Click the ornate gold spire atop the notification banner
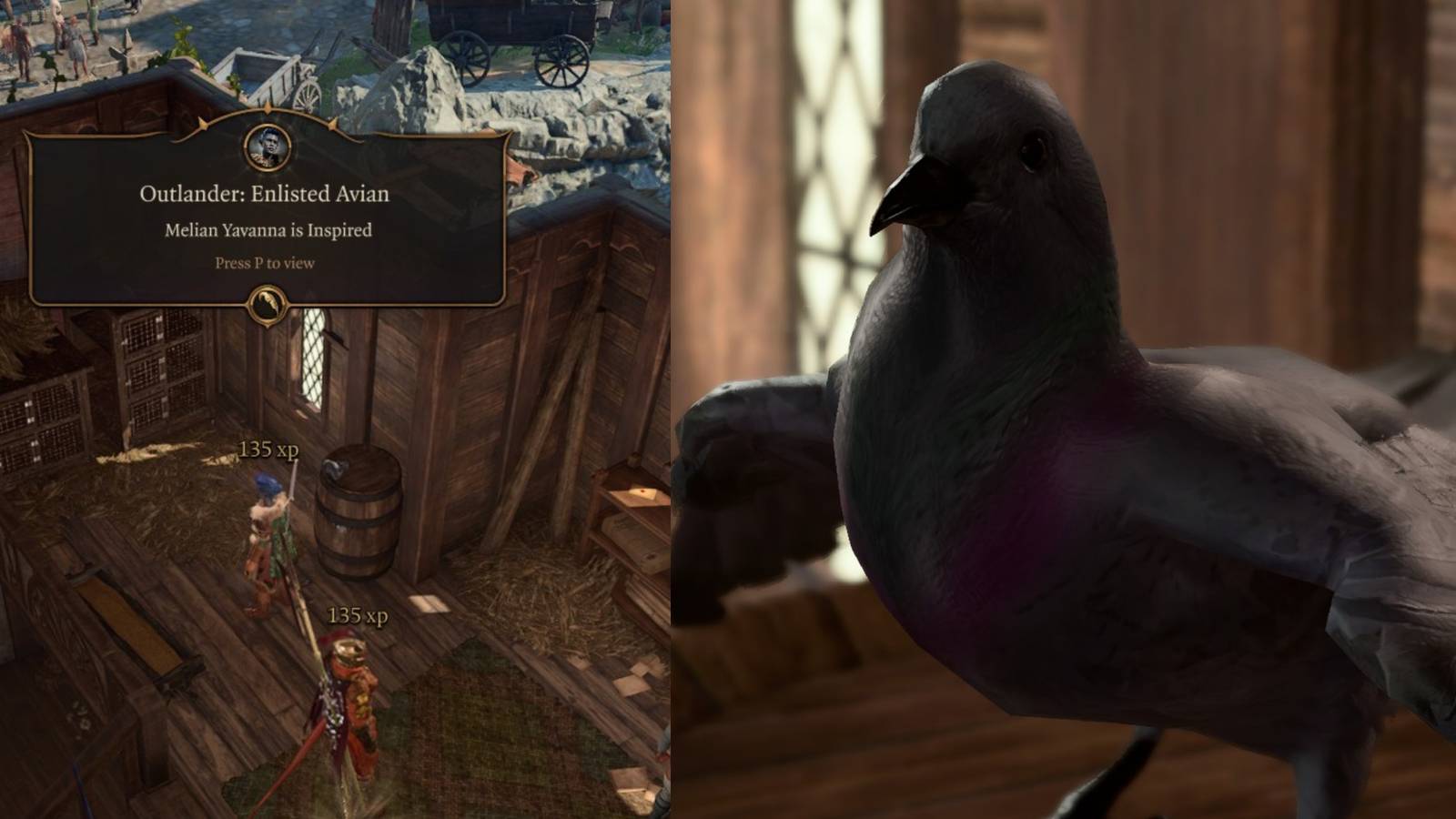The width and height of the screenshot is (1456, 819). click(267, 109)
